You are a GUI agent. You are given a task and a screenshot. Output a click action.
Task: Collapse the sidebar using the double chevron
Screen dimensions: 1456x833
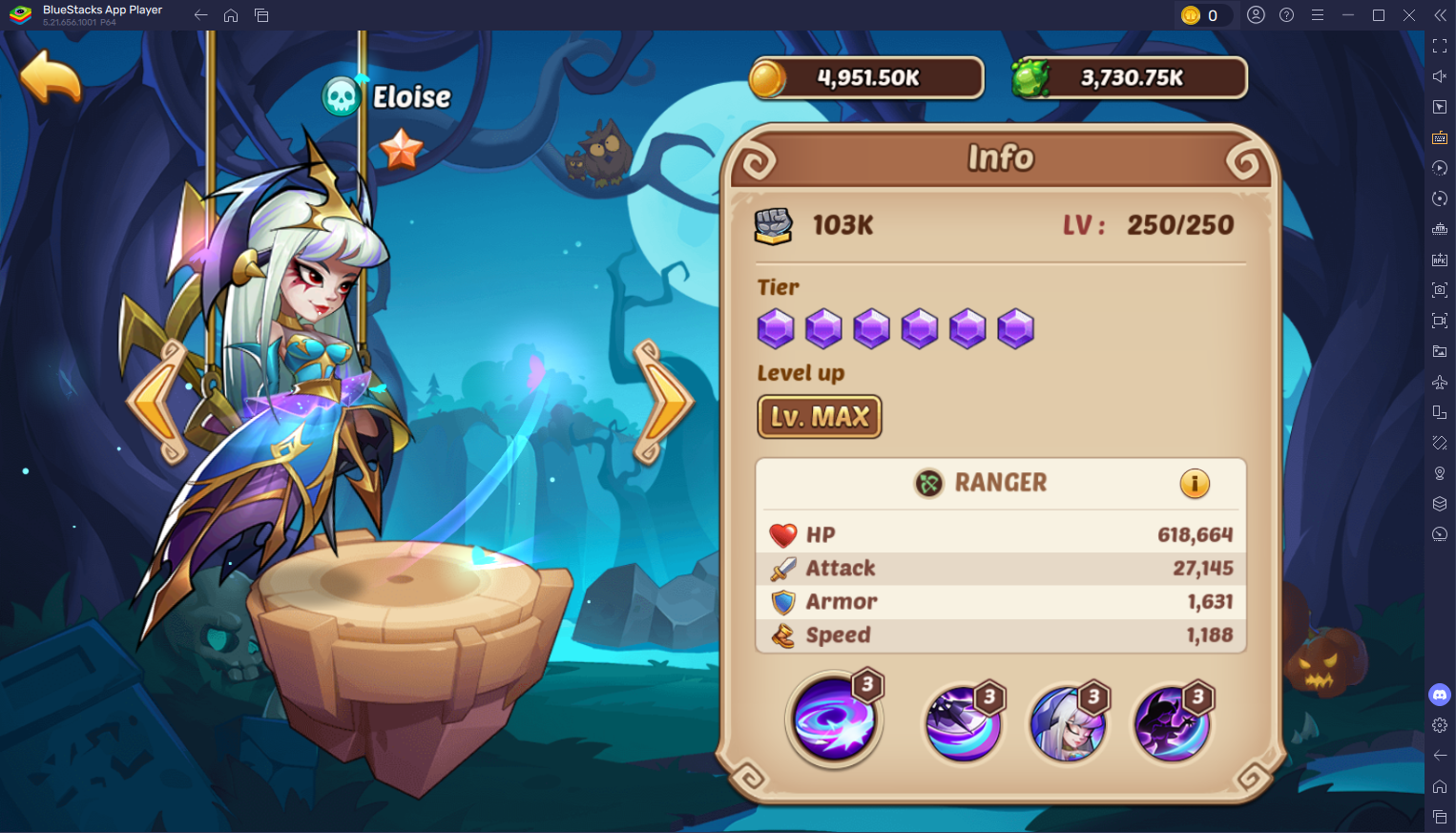click(x=1441, y=15)
